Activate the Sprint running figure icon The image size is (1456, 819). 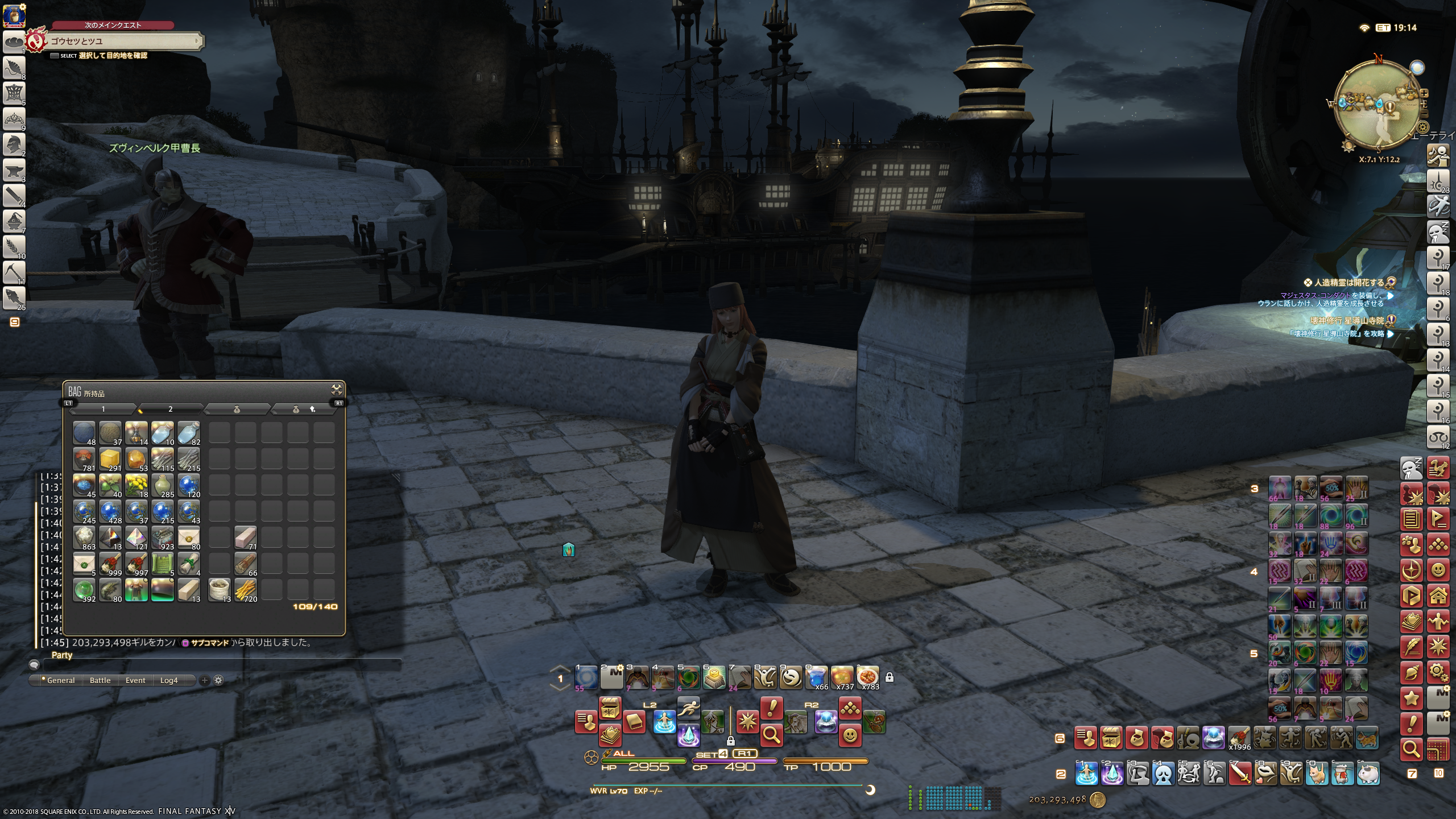tap(689, 708)
